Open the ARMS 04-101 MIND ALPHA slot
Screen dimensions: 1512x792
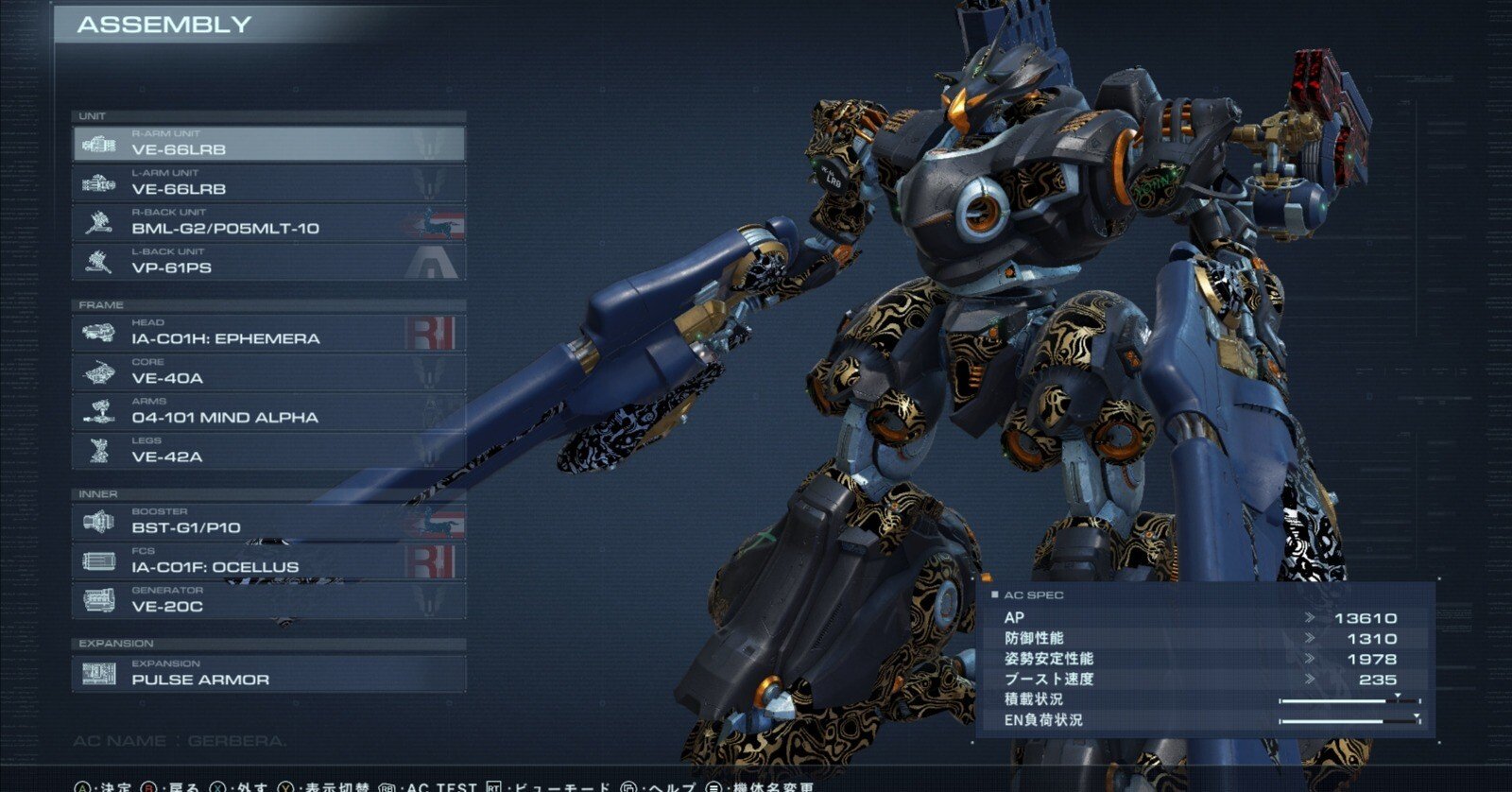pyautogui.click(x=268, y=412)
